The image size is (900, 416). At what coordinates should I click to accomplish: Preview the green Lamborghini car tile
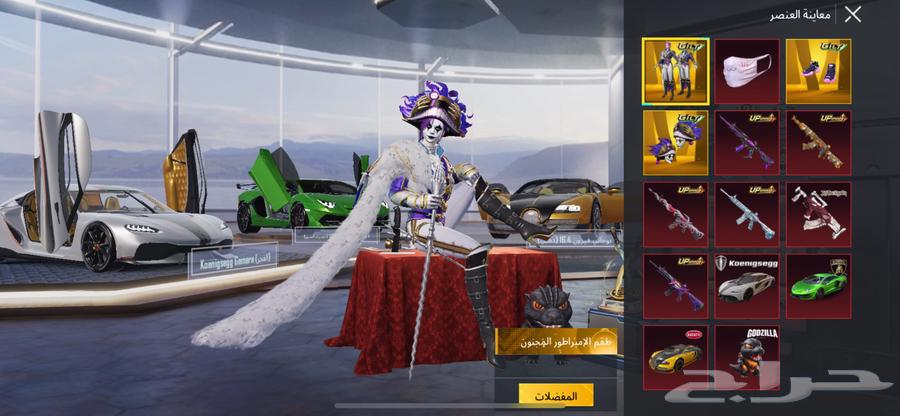tap(818, 285)
